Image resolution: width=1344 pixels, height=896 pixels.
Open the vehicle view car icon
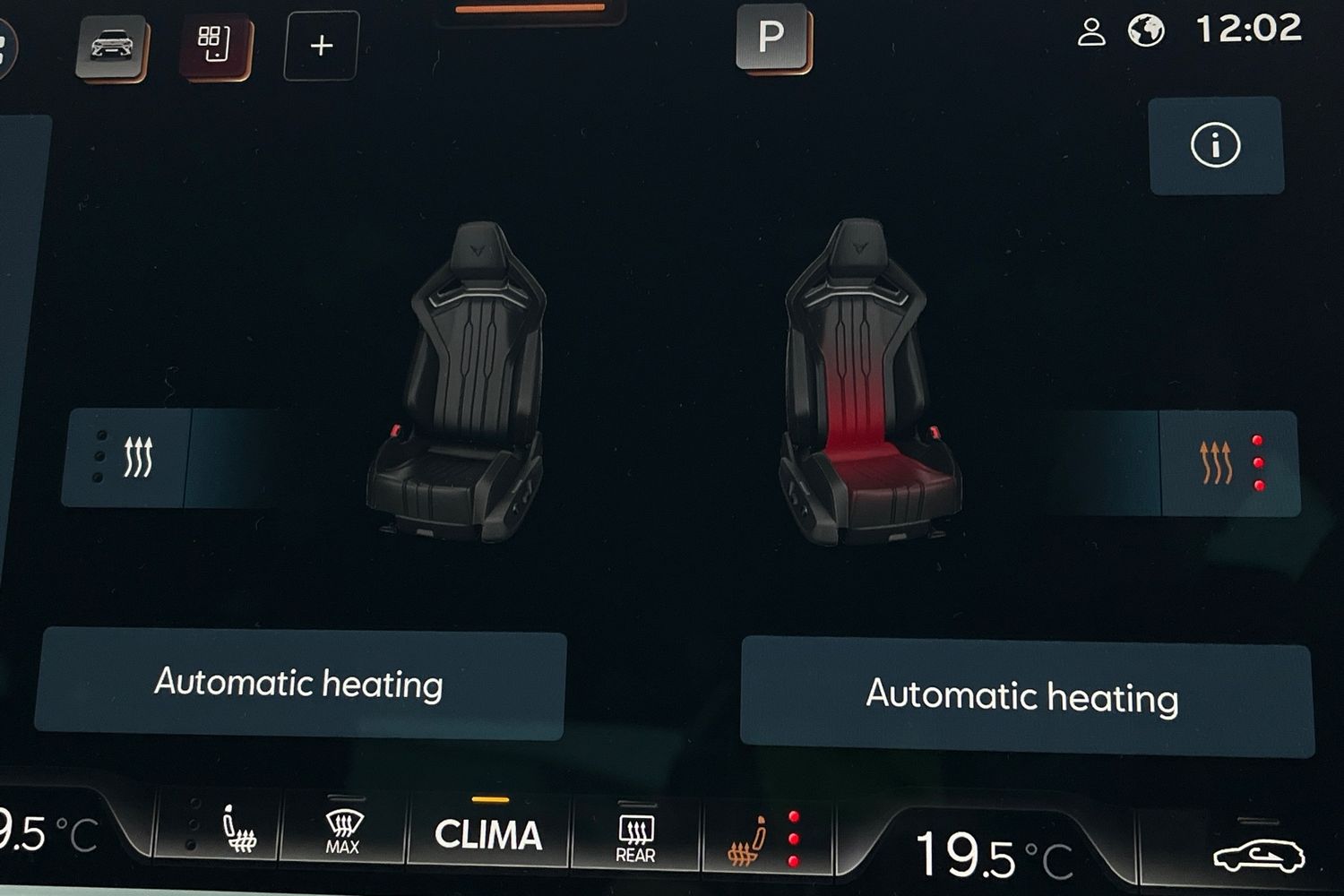click(111, 47)
